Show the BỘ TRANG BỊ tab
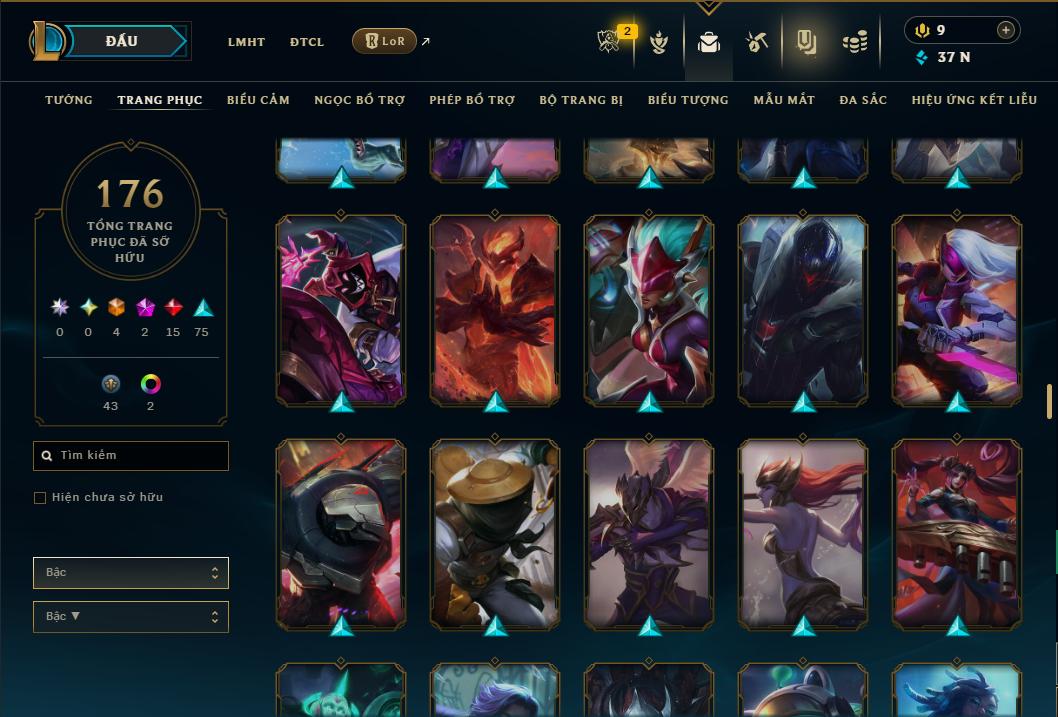The width and height of the screenshot is (1058, 717). tap(581, 100)
